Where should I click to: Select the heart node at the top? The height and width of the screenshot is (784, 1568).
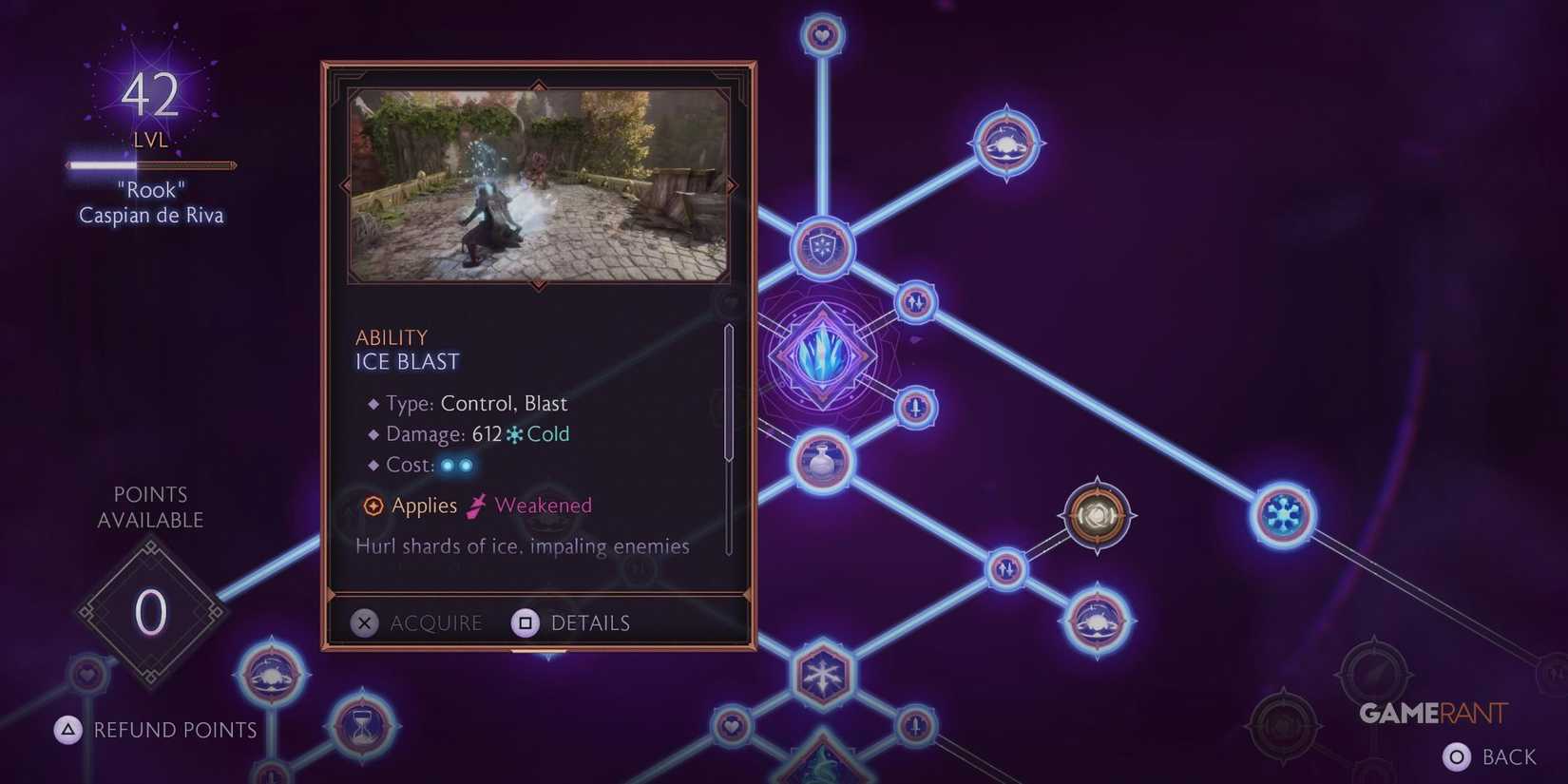(x=820, y=33)
